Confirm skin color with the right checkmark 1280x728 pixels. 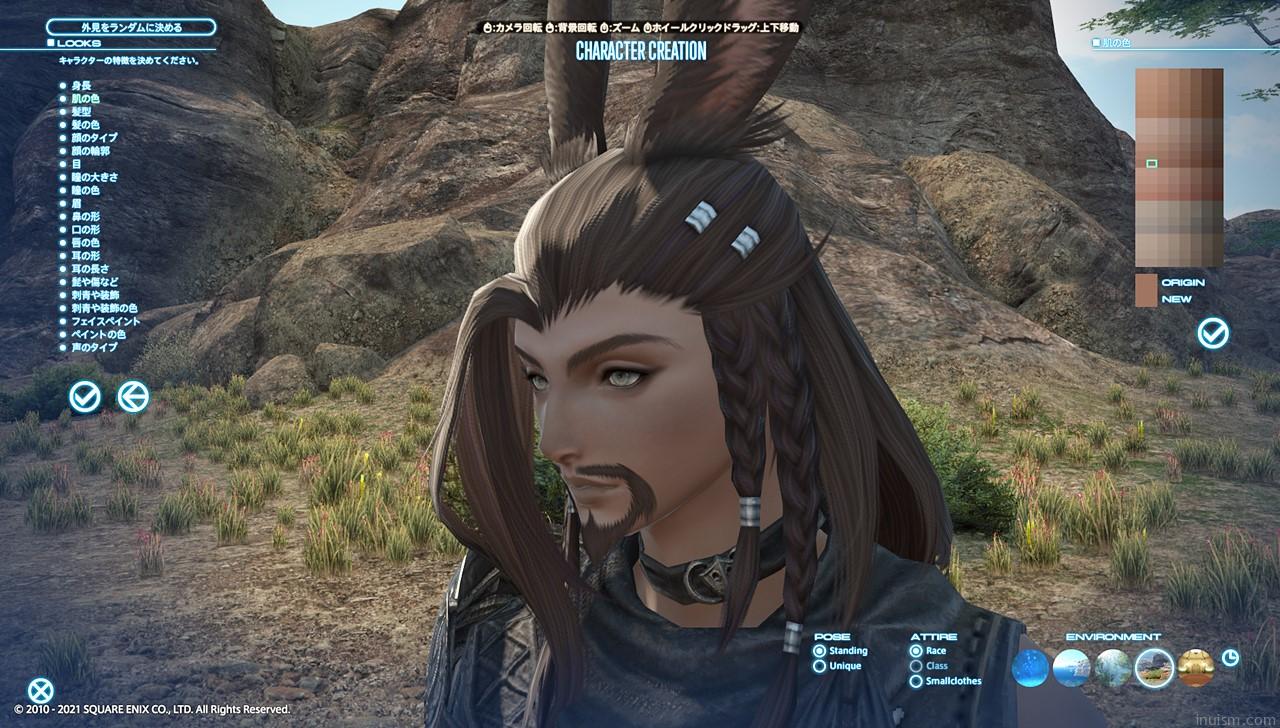[1213, 333]
